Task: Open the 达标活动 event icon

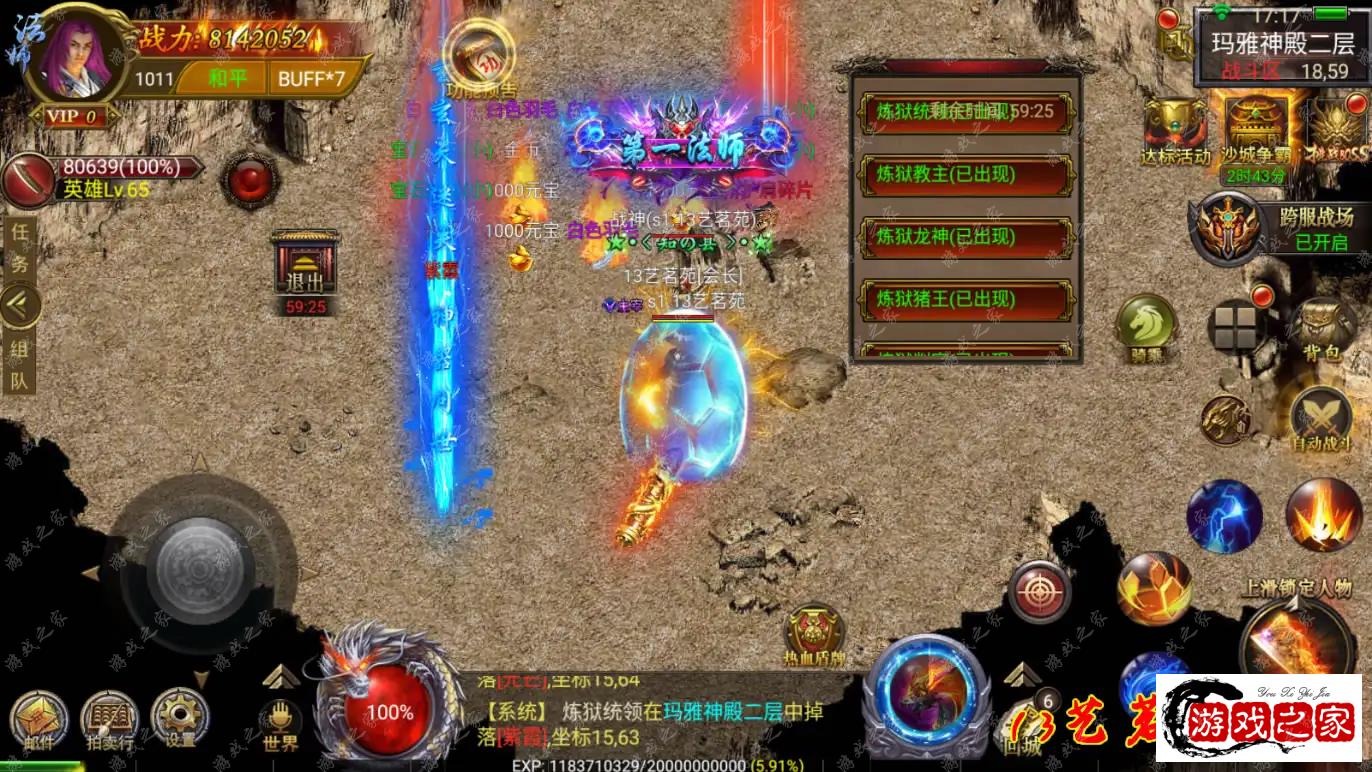Action: (x=1175, y=130)
